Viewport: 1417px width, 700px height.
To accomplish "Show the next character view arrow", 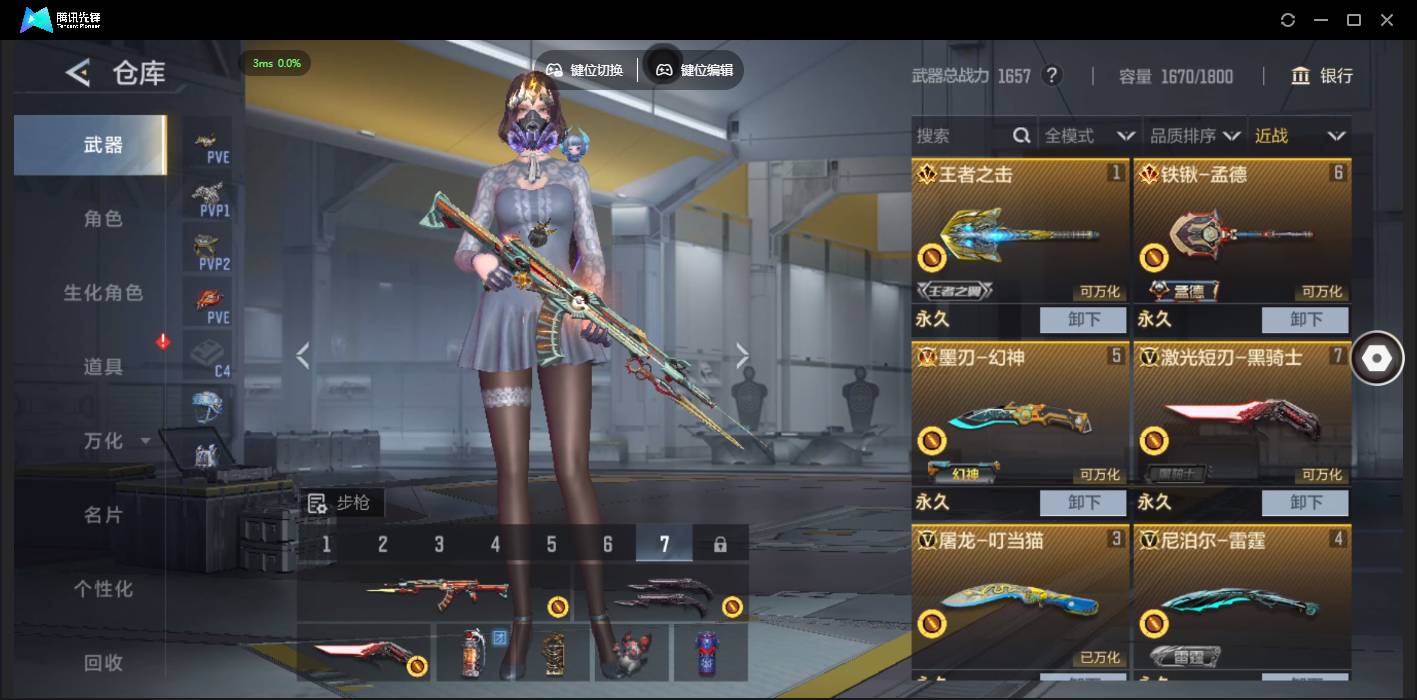I will point(742,355).
